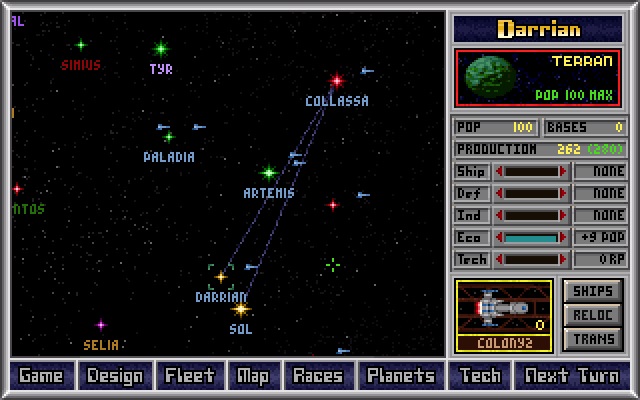Viewport: 640px width, 400px height.
Task: Click TRANS to transport colonists
Action: point(593,339)
